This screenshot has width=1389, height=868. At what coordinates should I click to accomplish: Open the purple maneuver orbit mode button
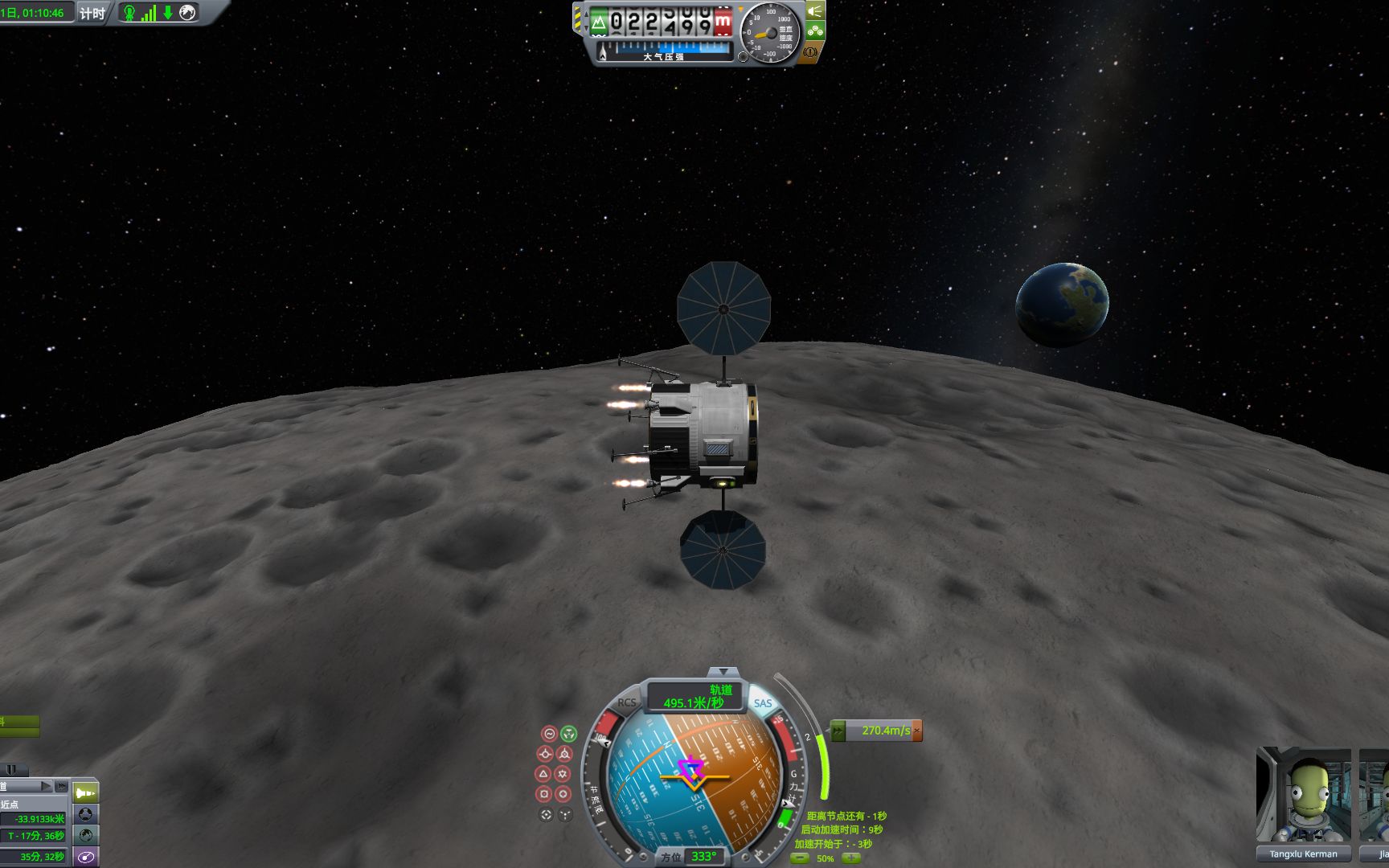pos(86,857)
